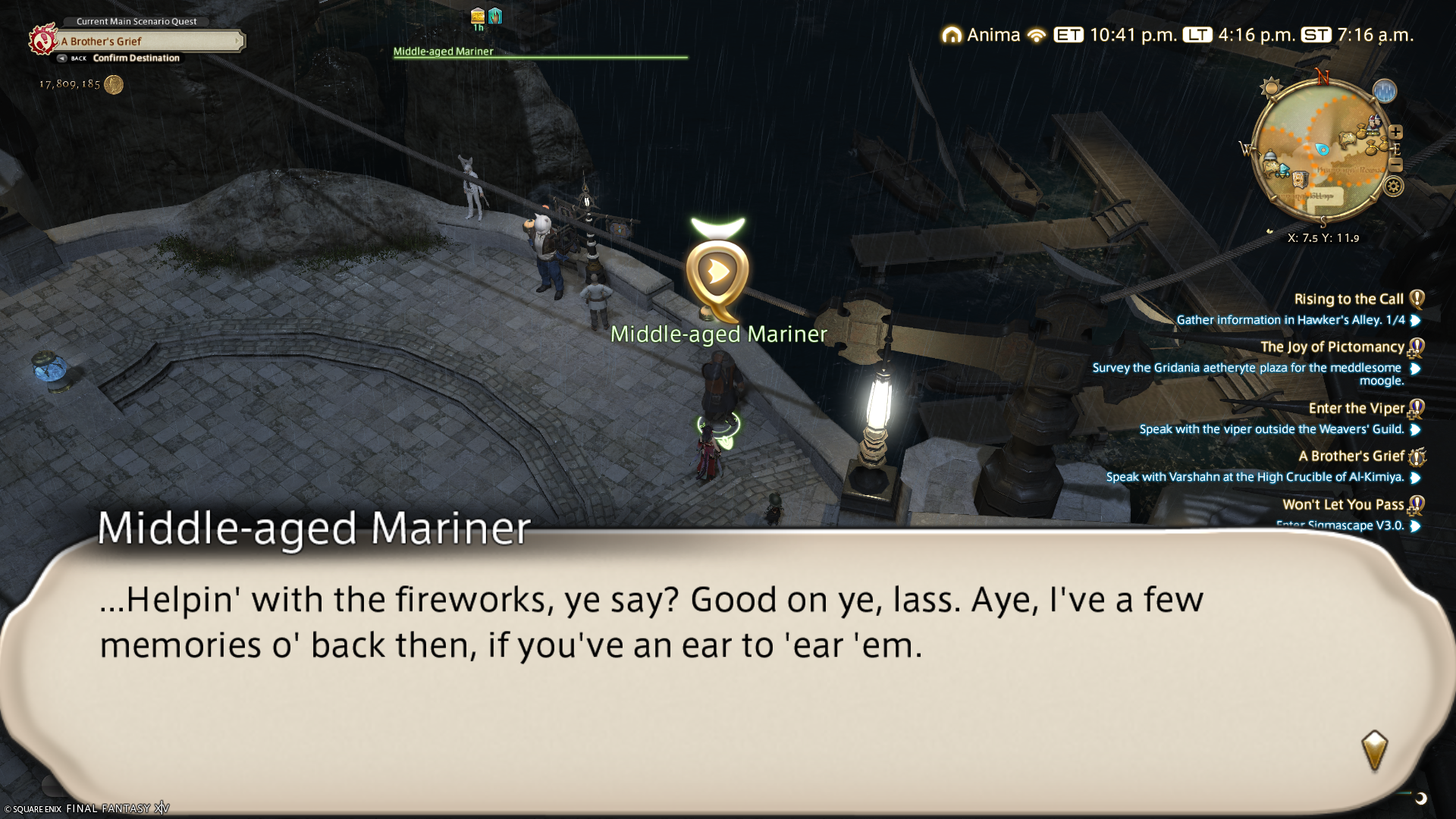Click the Speak with Varshahn objective text
This screenshot has width=1456, height=819.
coord(1254,477)
